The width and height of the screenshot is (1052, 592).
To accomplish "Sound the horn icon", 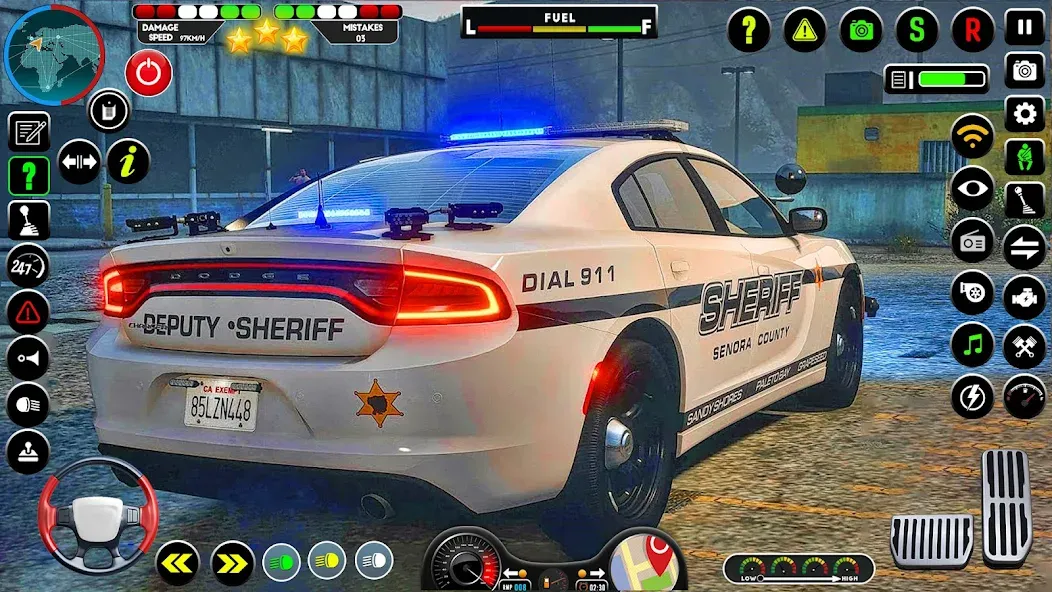I will click(x=28, y=358).
